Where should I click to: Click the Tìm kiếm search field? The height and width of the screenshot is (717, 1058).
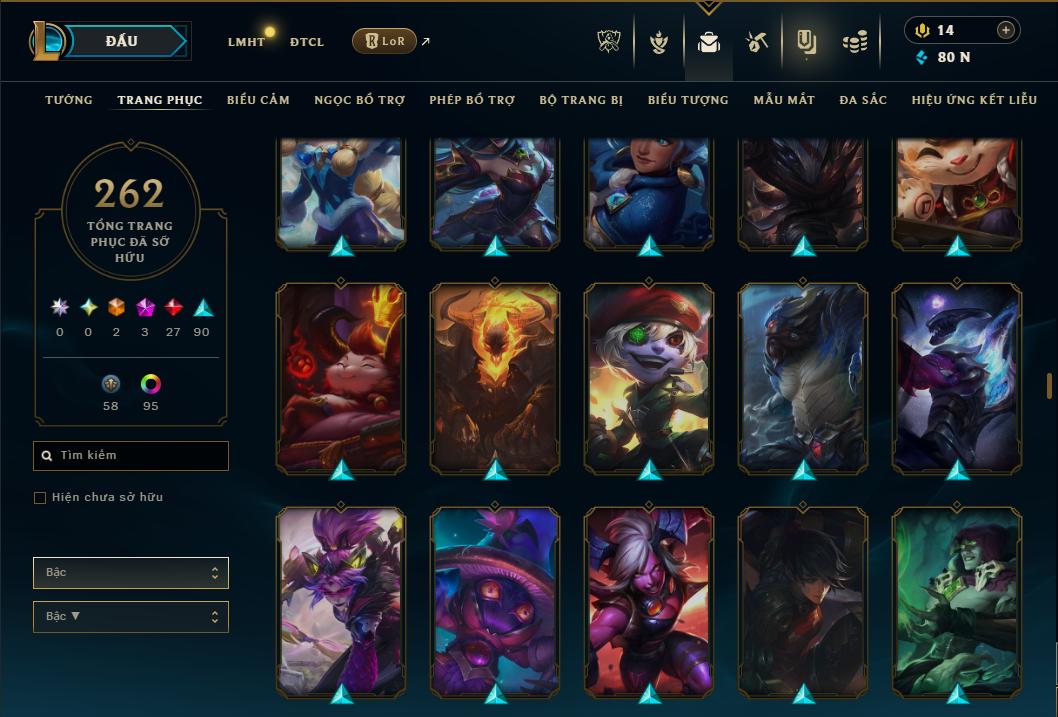click(x=131, y=456)
